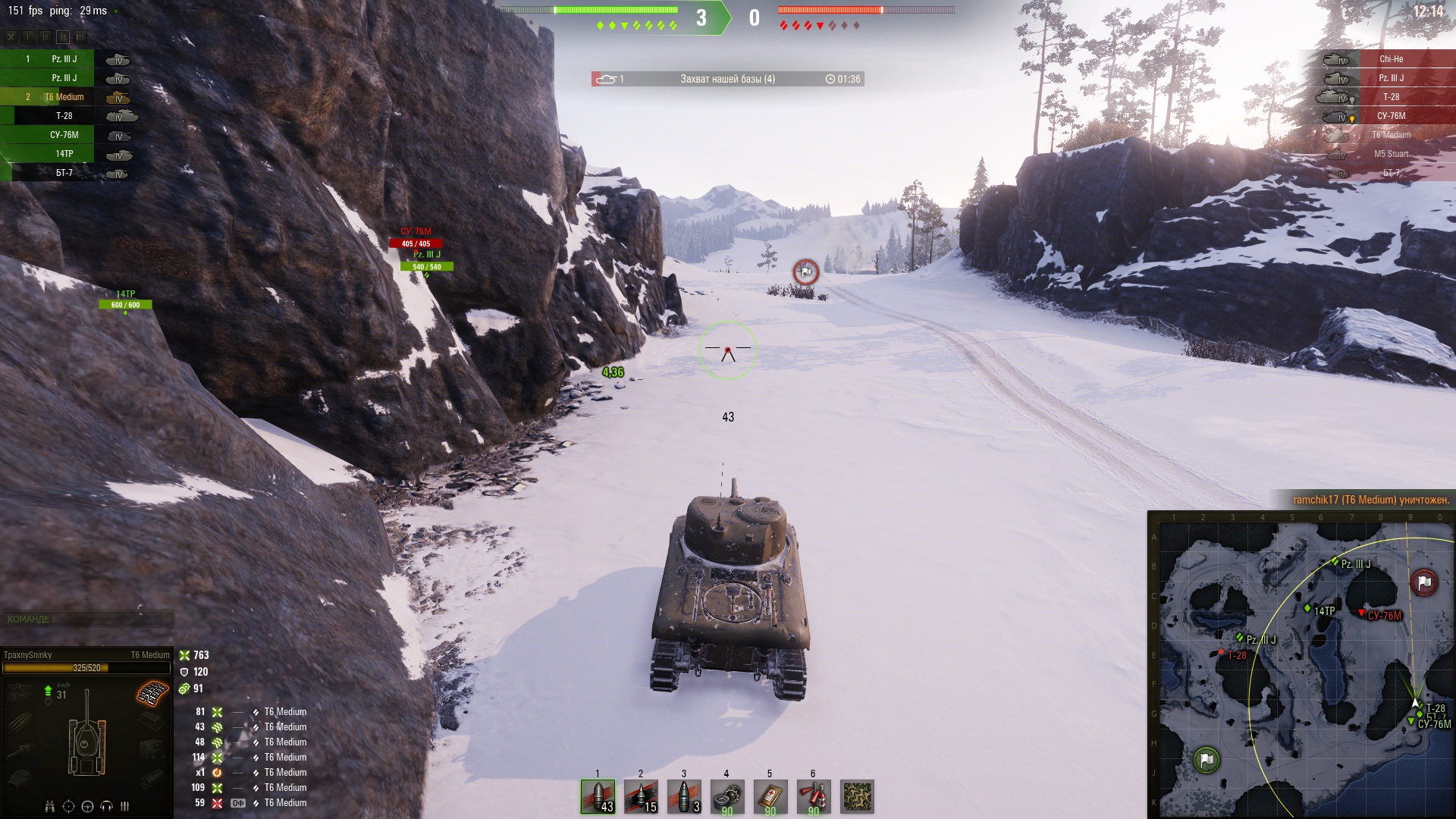Click the team chat input field
Viewport: 1456px width, 819px height.
pyautogui.click(x=87, y=620)
